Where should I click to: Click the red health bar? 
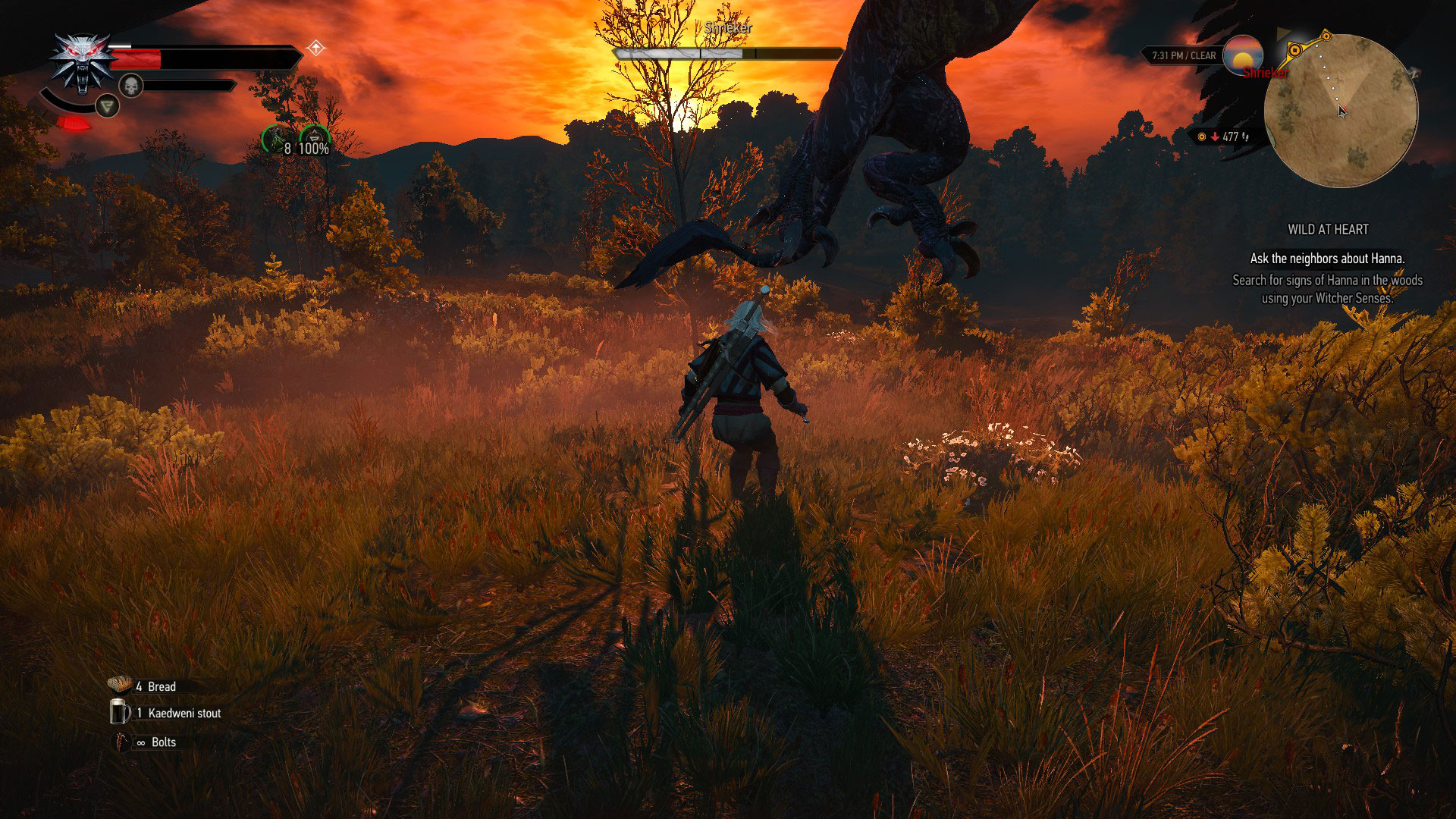click(x=136, y=60)
